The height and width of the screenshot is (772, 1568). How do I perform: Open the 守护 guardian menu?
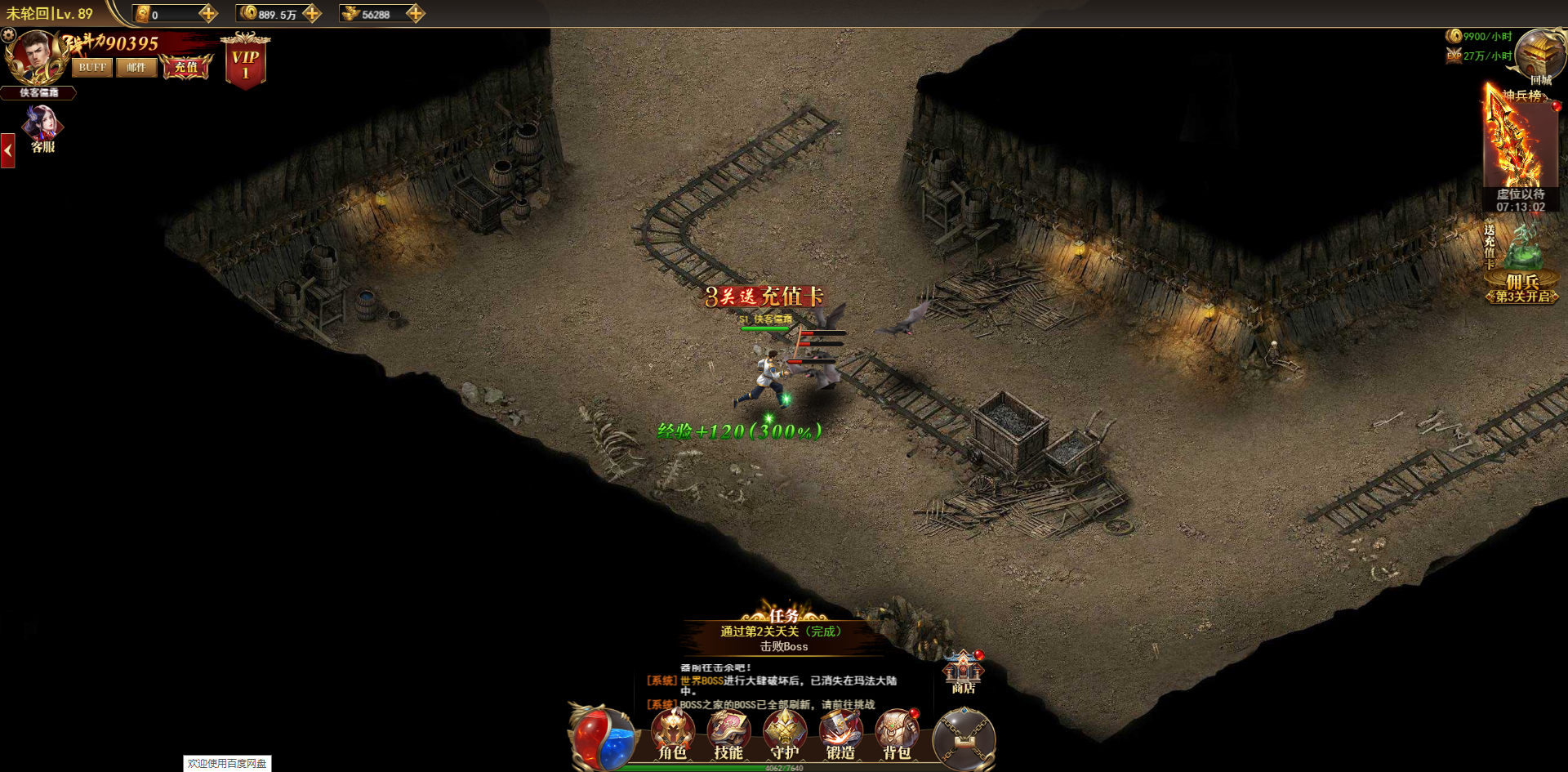coord(784,735)
